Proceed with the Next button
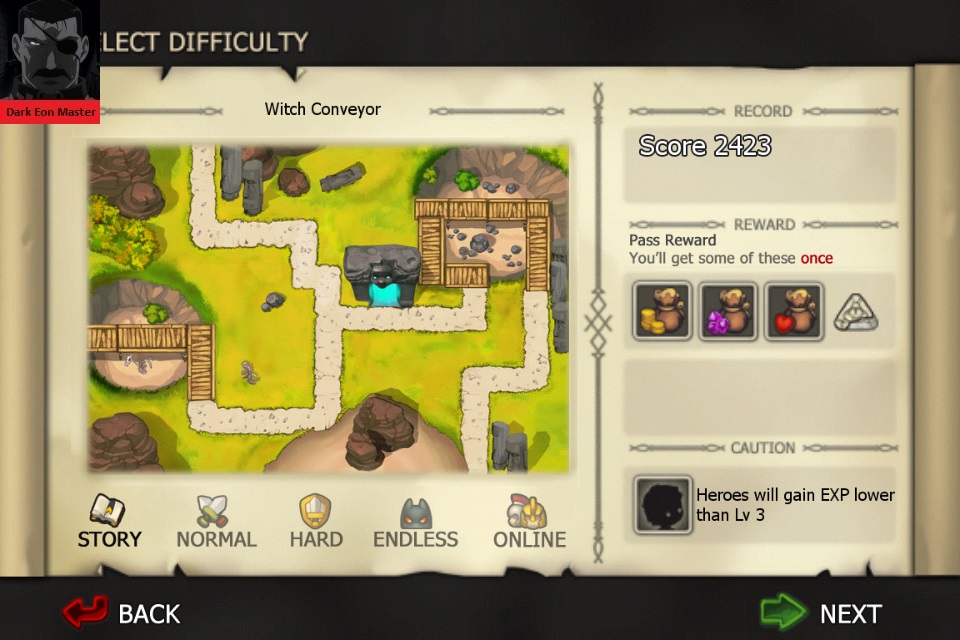This screenshot has height=640, width=960. tap(821, 612)
